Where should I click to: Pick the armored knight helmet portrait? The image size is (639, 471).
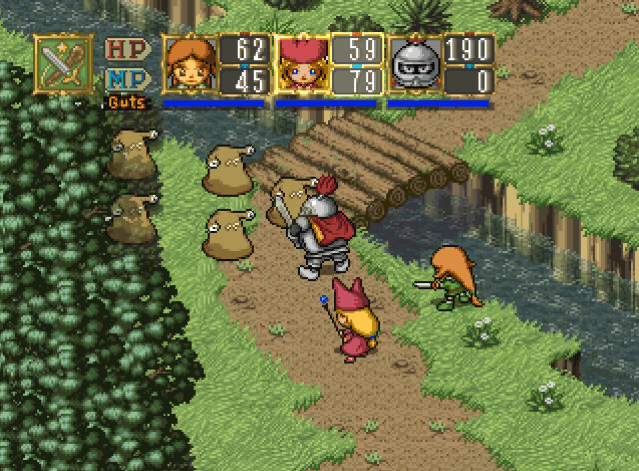click(x=415, y=66)
